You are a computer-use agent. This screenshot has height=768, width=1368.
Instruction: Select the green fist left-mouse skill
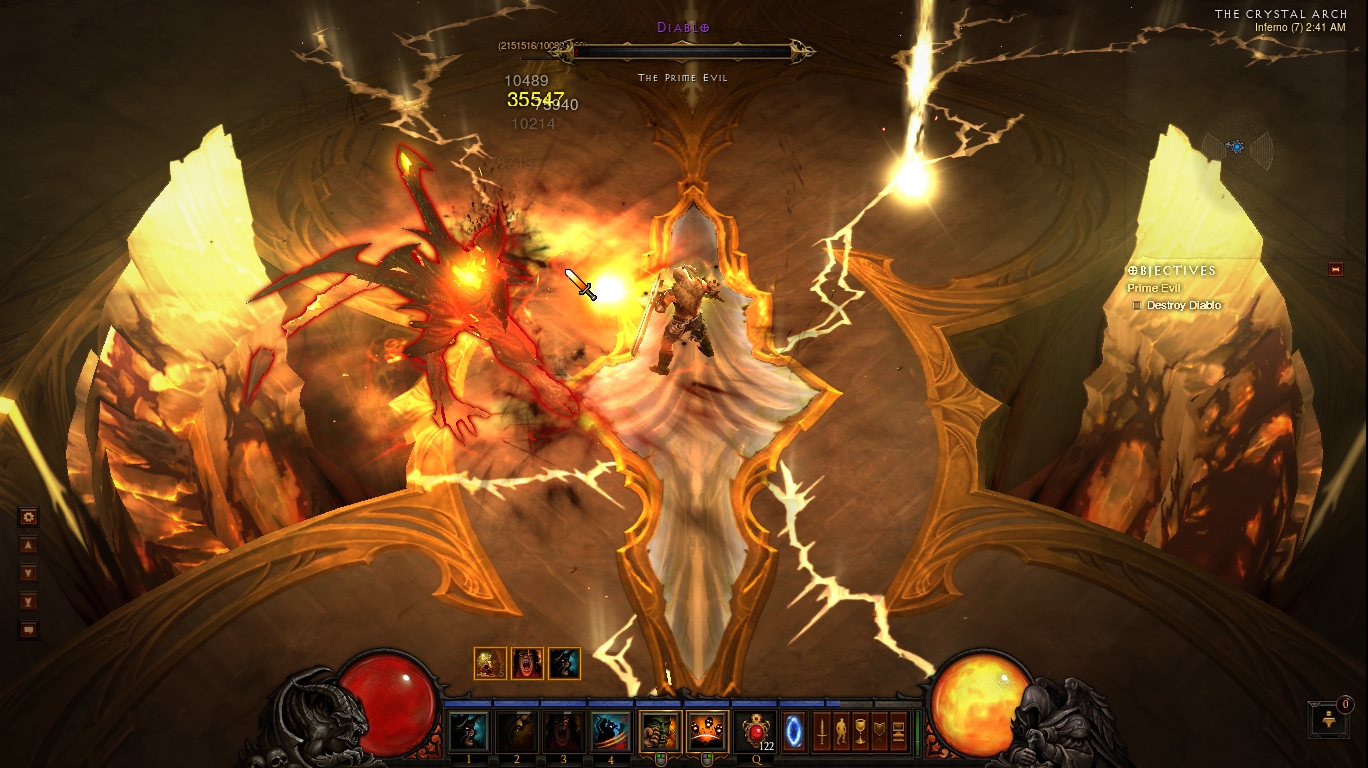pos(659,731)
